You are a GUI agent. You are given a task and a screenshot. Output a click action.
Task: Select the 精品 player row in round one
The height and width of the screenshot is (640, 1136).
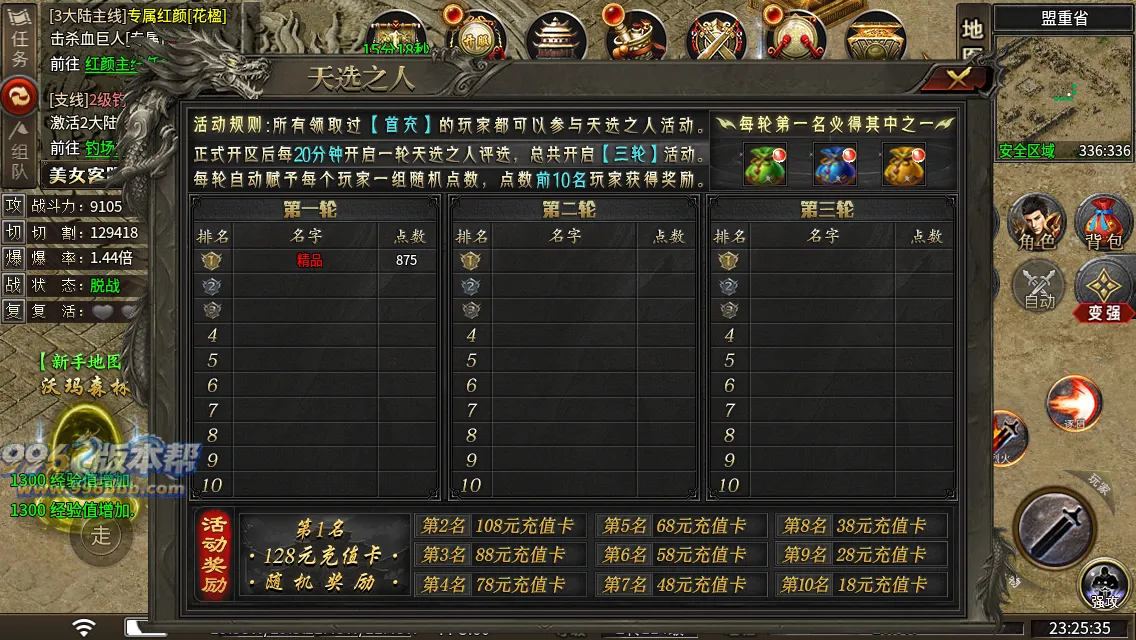(x=314, y=260)
